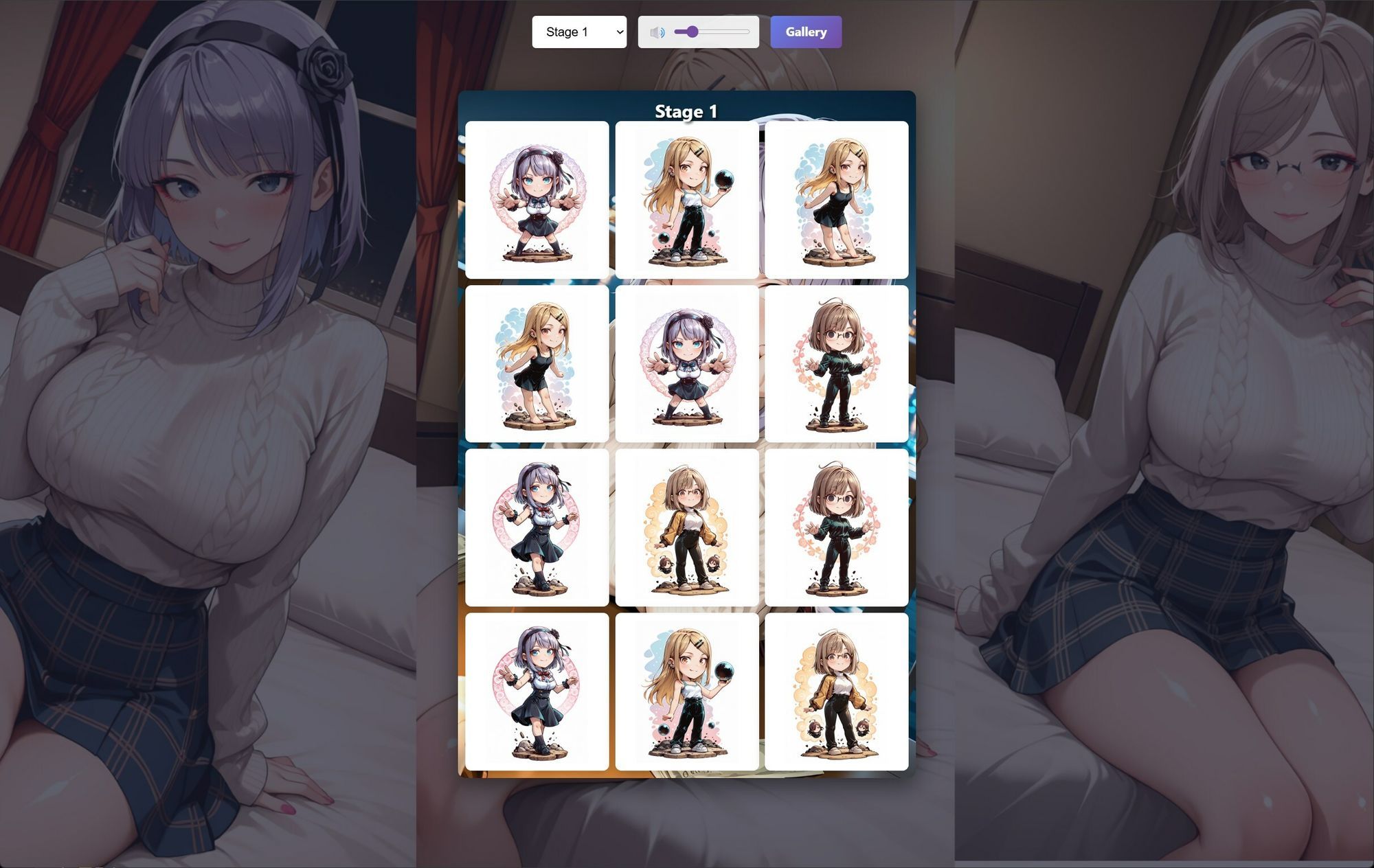Select the leaning blonde in the black dress
Screen dimensions: 1374x868
(x=837, y=198)
